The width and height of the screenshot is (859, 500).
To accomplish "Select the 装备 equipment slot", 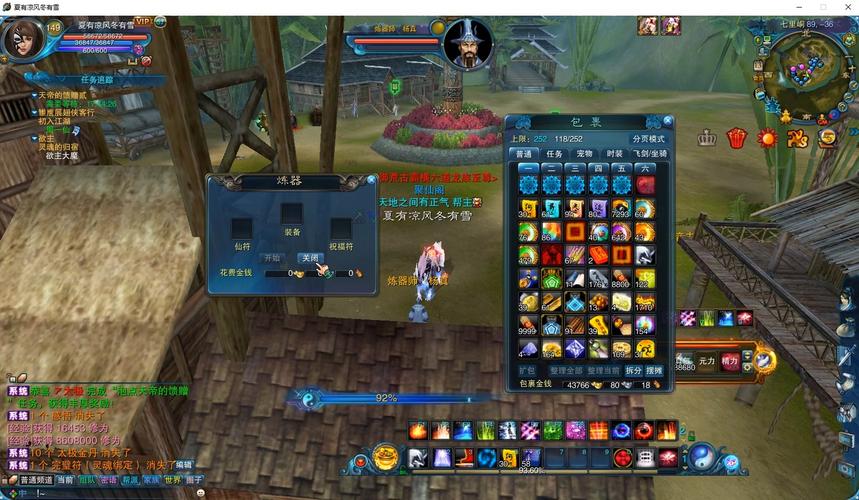I will [291, 214].
